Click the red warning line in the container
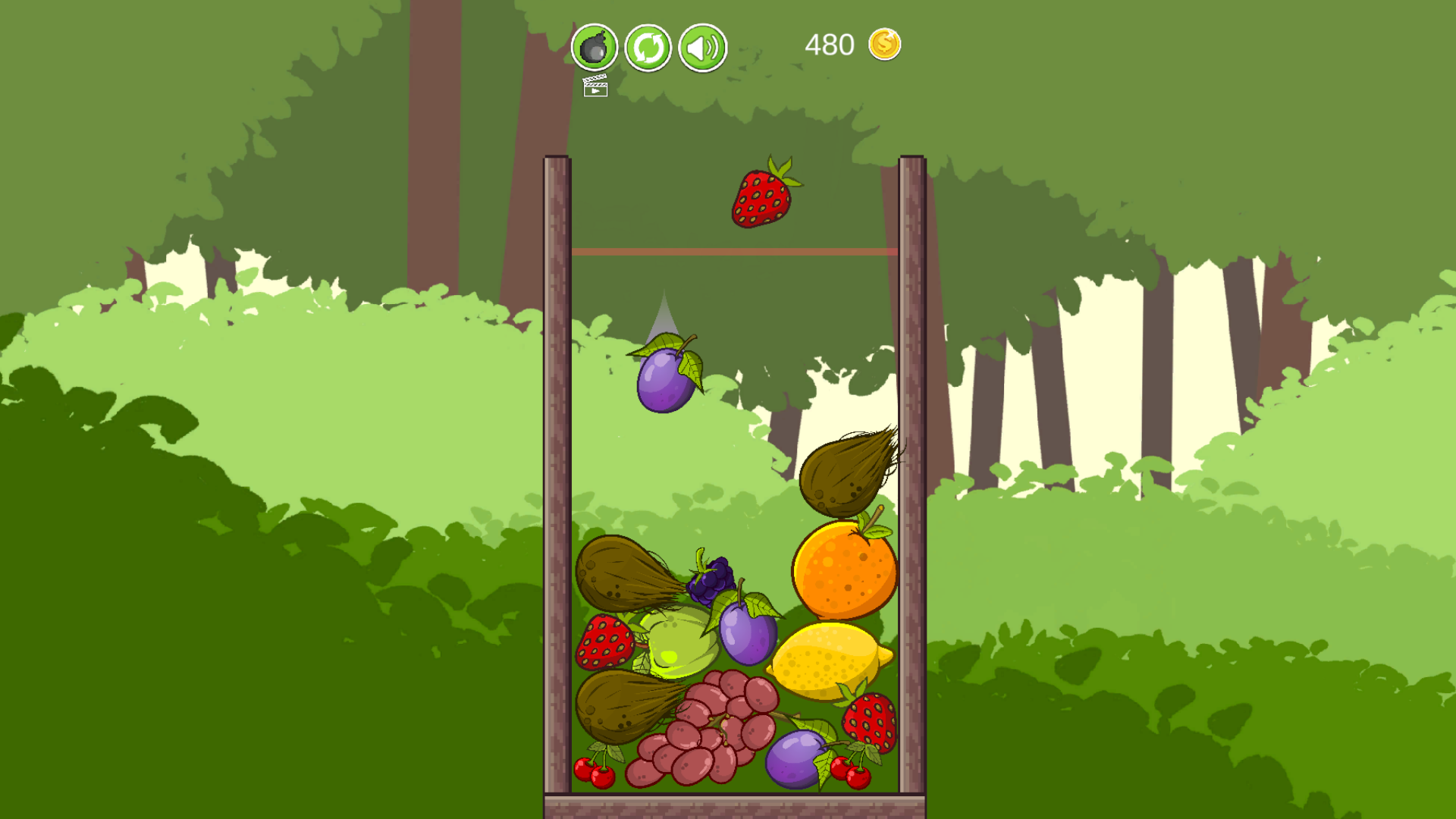The width and height of the screenshot is (1456, 819). pos(736,253)
